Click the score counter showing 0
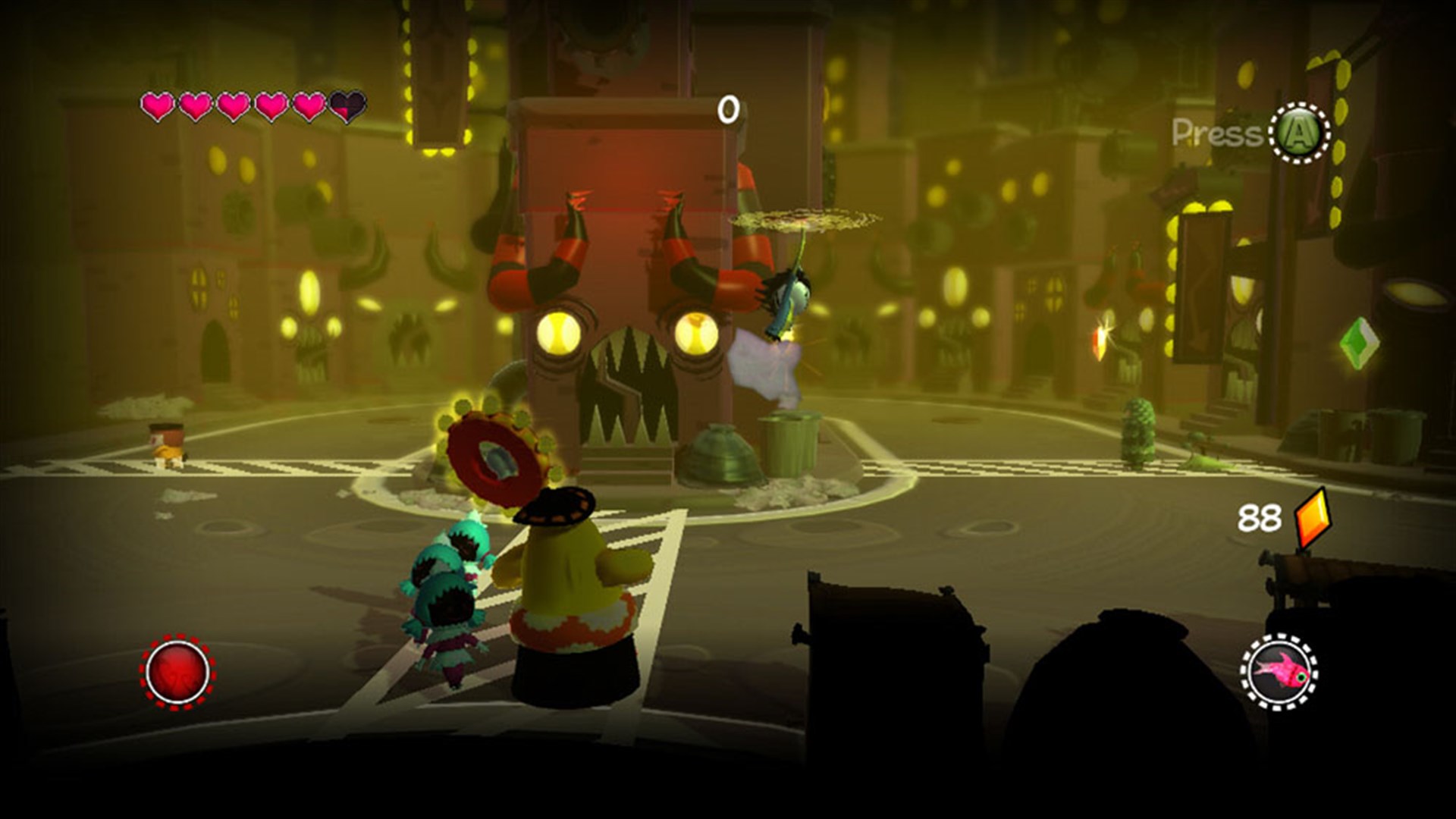1456x819 pixels. coord(730,108)
